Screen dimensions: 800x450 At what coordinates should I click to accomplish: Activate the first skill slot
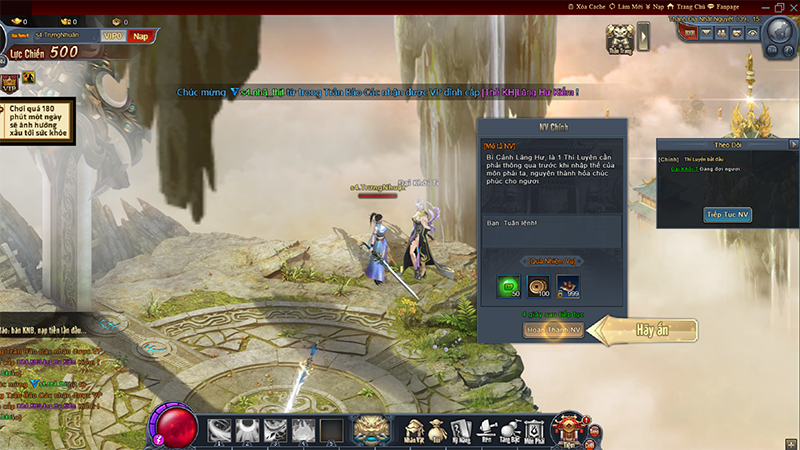[220, 431]
